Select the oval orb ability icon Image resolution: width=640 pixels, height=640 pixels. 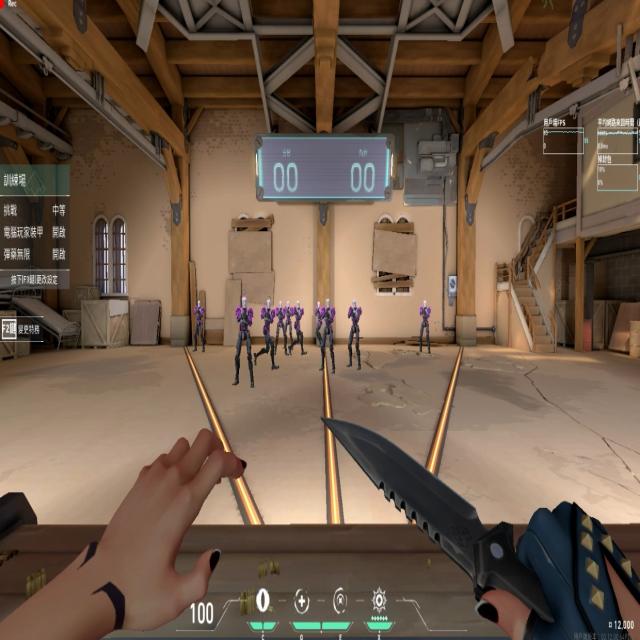263,601
